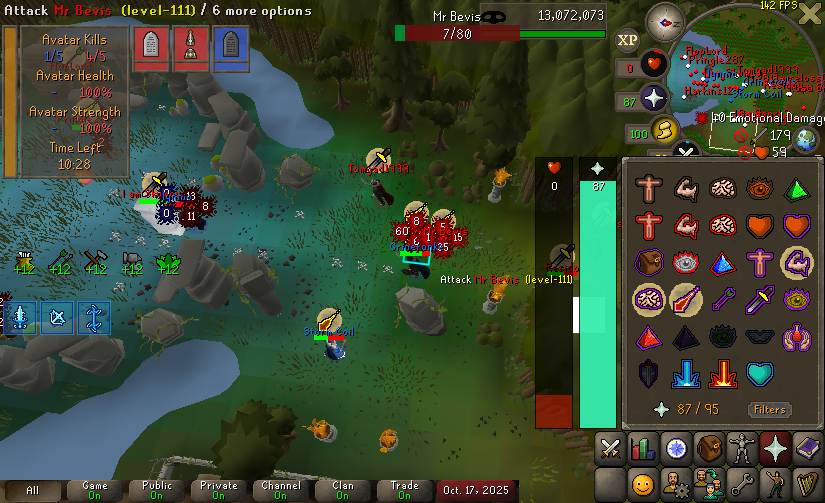Click the compass to face north

point(664,19)
